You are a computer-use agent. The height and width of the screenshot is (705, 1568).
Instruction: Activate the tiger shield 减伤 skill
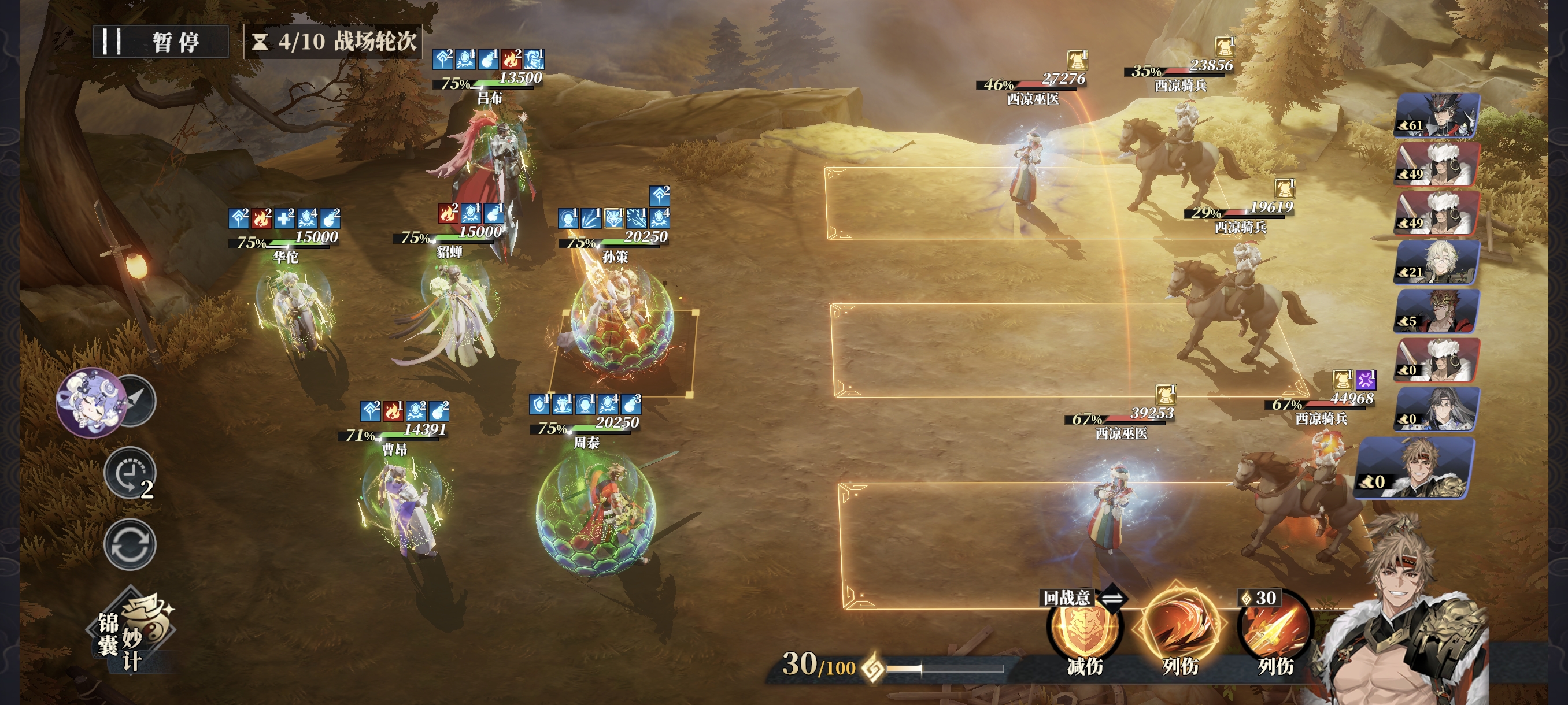(x=1084, y=629)
